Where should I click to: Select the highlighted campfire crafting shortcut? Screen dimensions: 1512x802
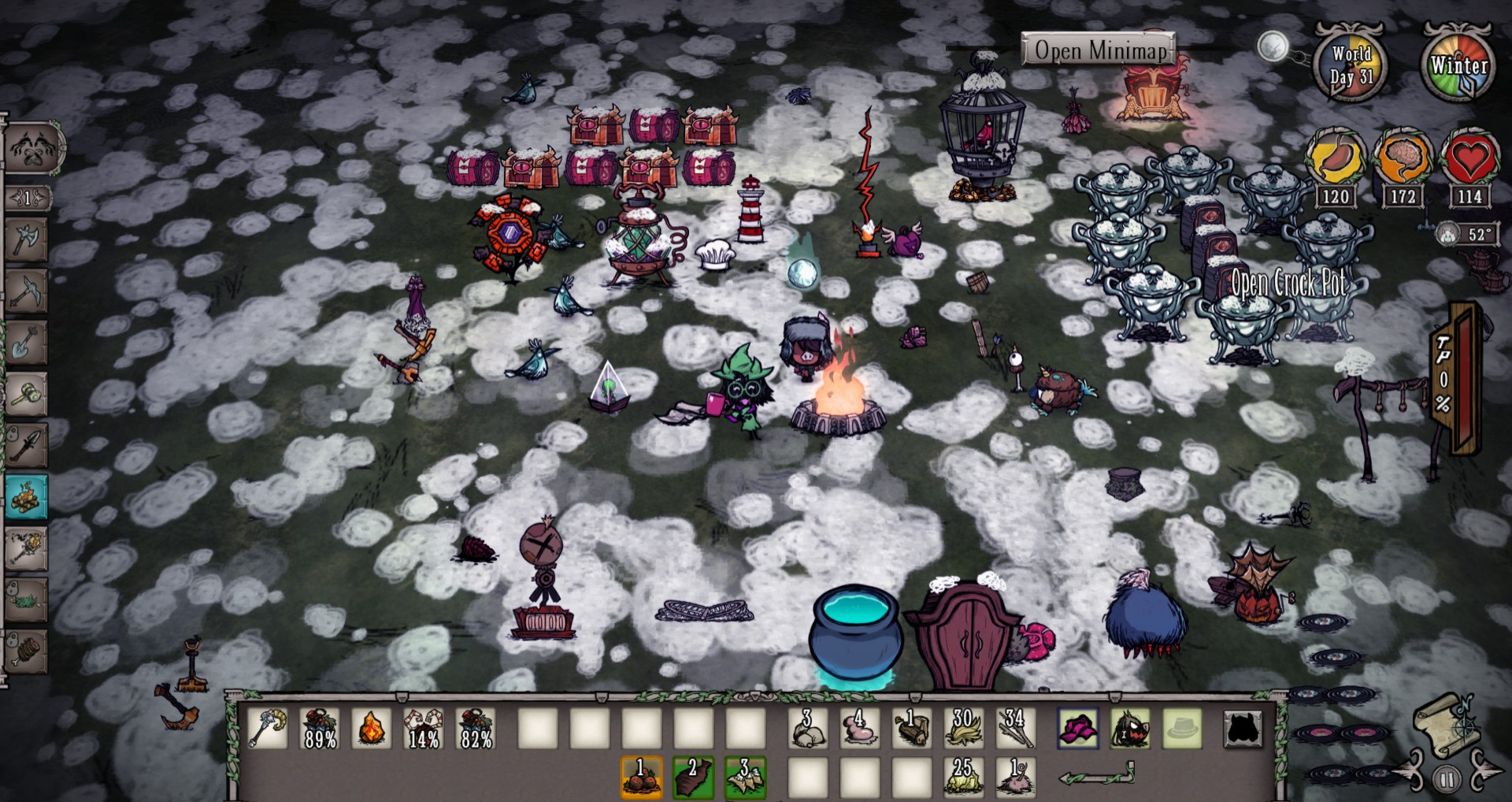point(26,497)
